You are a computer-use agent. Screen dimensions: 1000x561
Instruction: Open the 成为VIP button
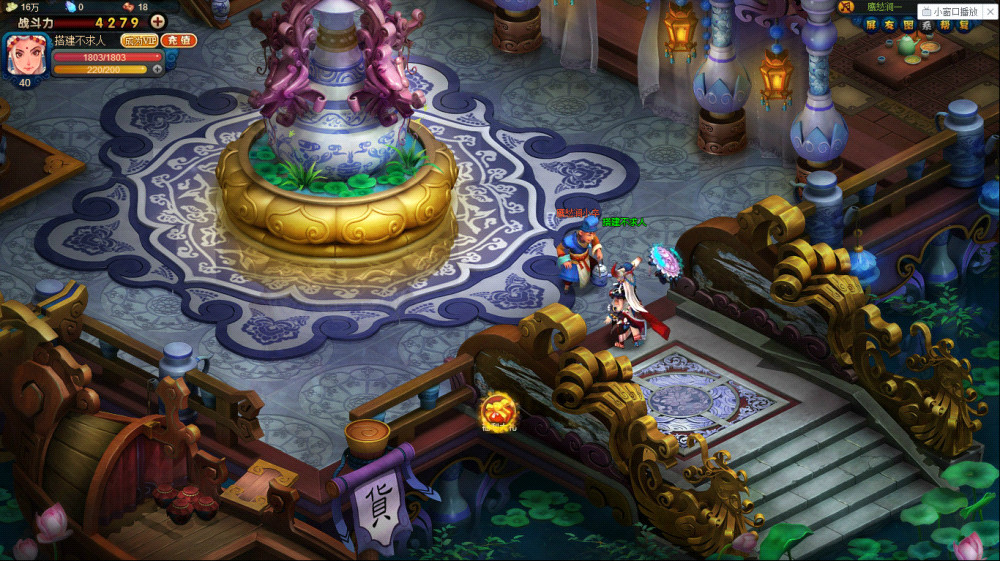click(140, 40)
